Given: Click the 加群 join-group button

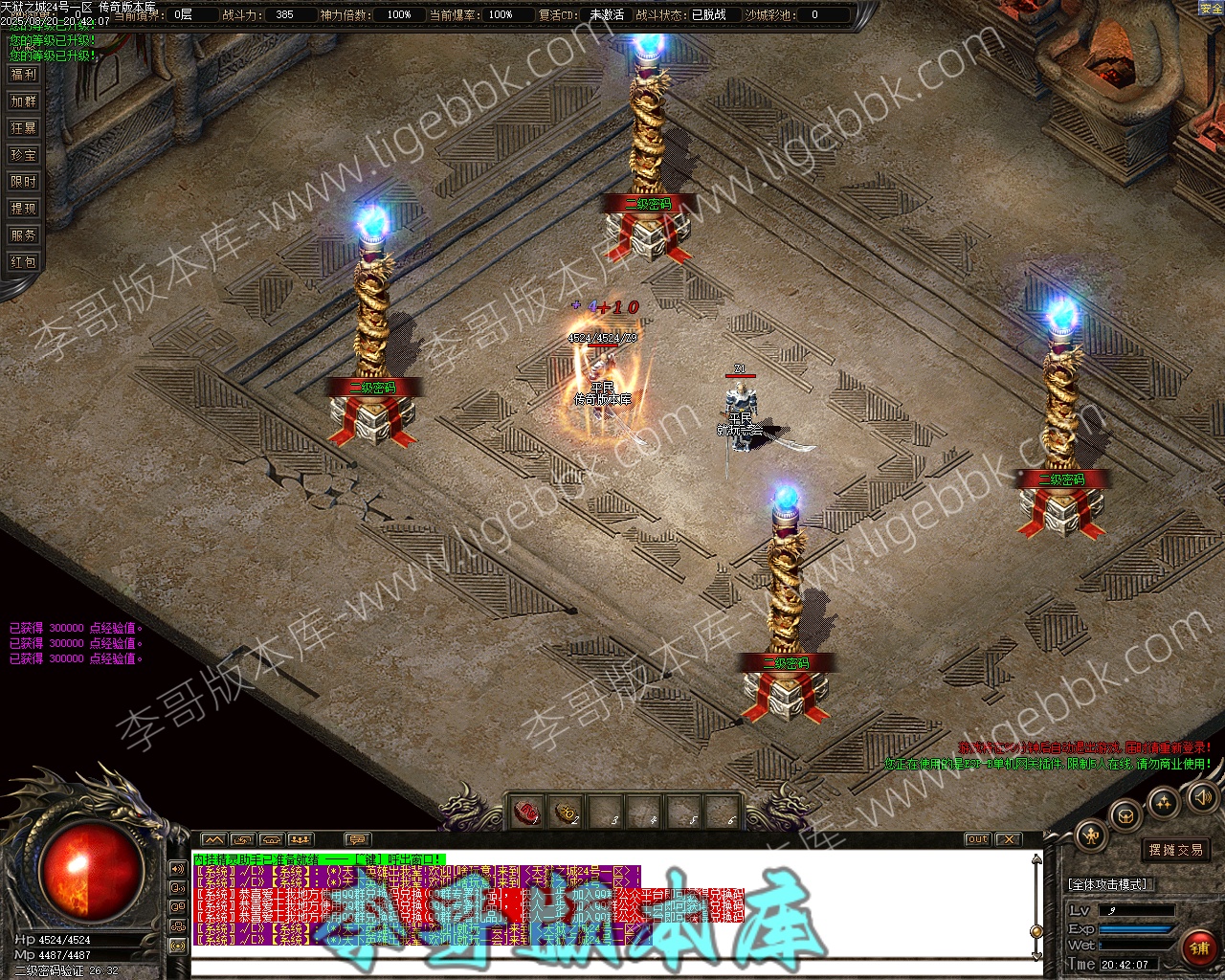Looking at the screenshot, I should 23,101.
